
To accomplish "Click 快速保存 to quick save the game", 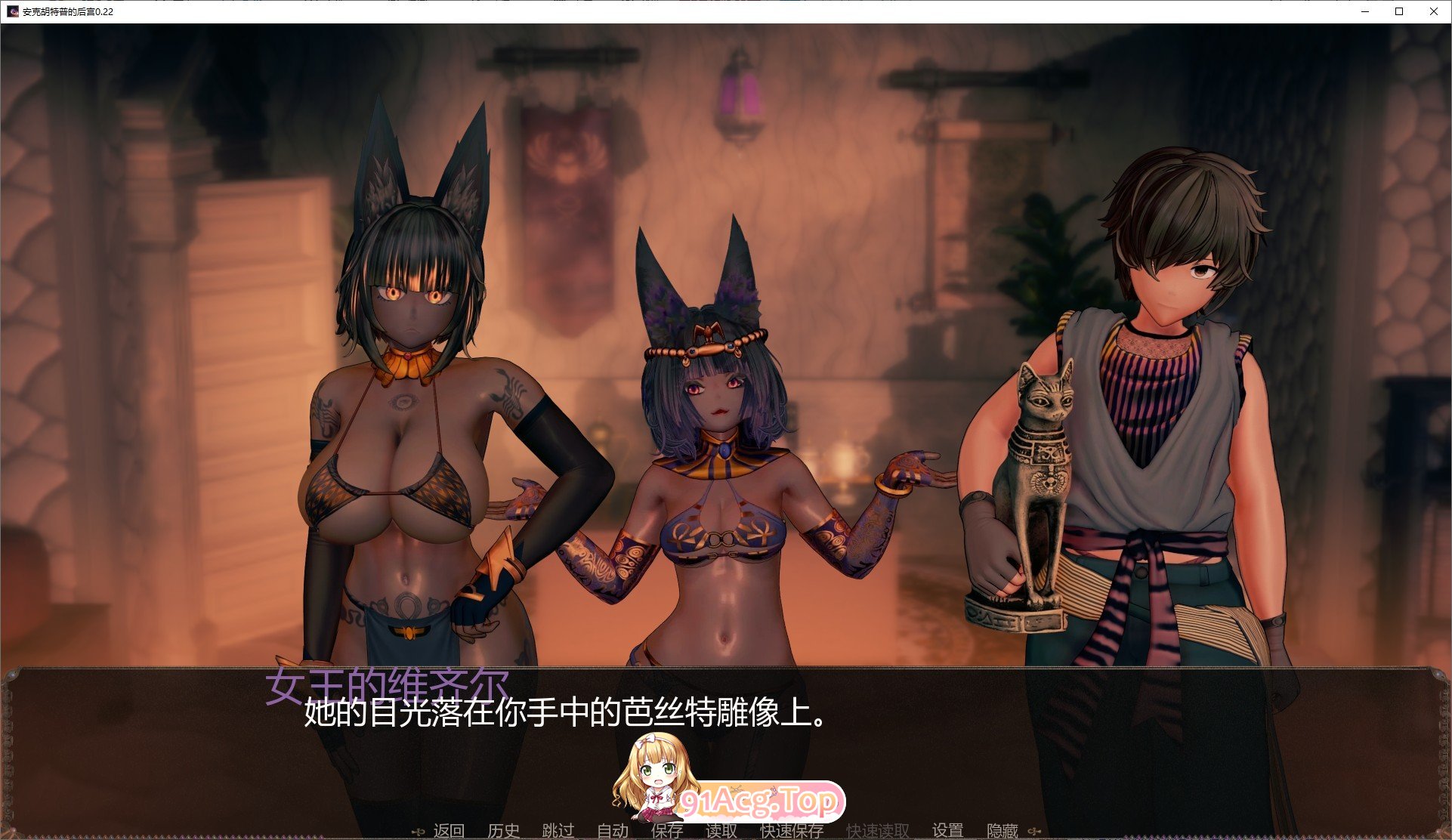I will click(791, 829).
